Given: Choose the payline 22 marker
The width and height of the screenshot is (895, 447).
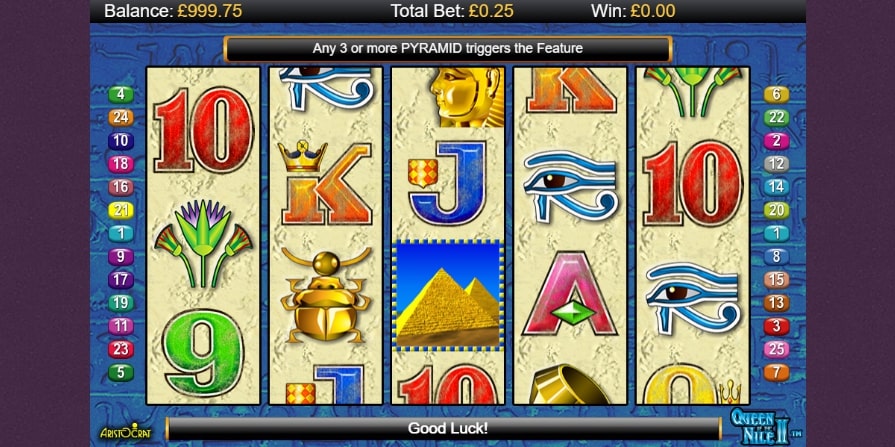Looking at the screenshot, I should click(x=776, y=118).
